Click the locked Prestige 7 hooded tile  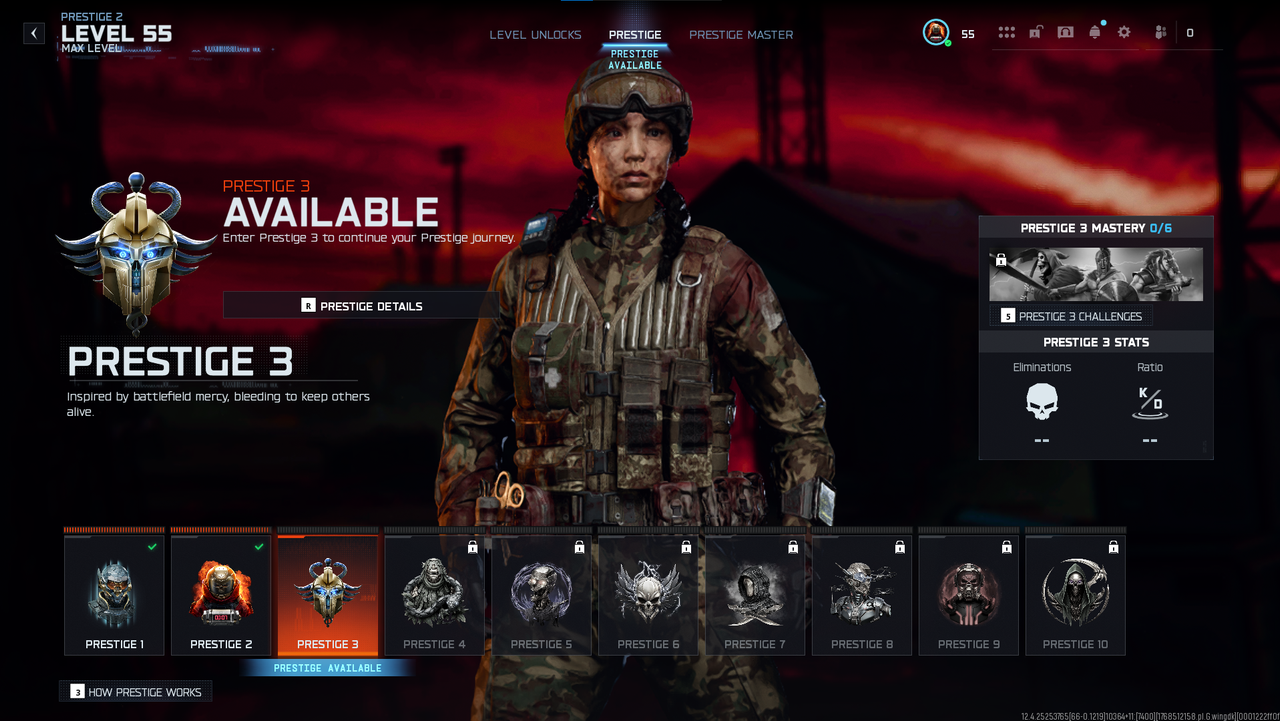coord(756,595)
